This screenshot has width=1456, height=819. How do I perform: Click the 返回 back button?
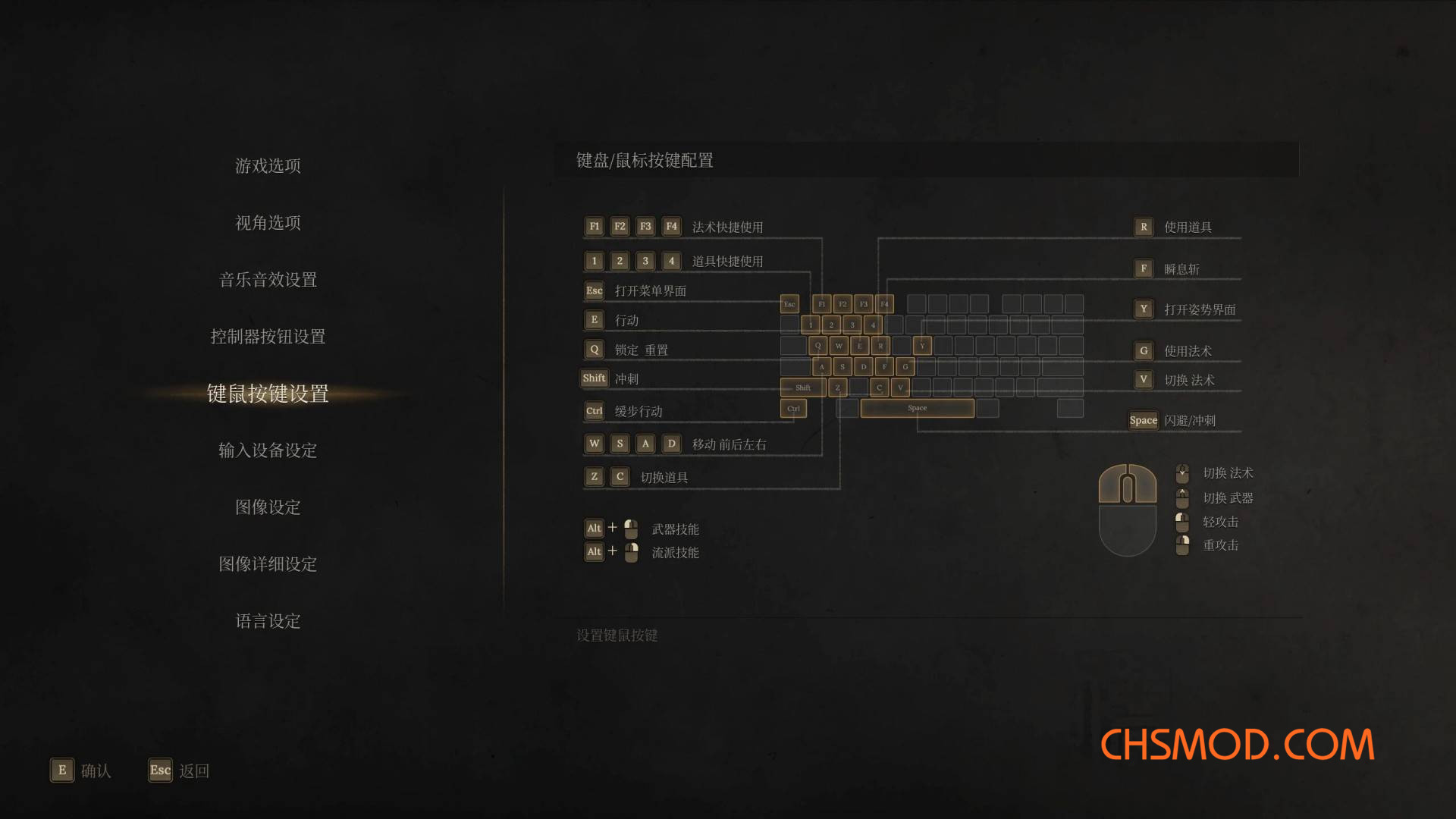(x=179, y=770)
